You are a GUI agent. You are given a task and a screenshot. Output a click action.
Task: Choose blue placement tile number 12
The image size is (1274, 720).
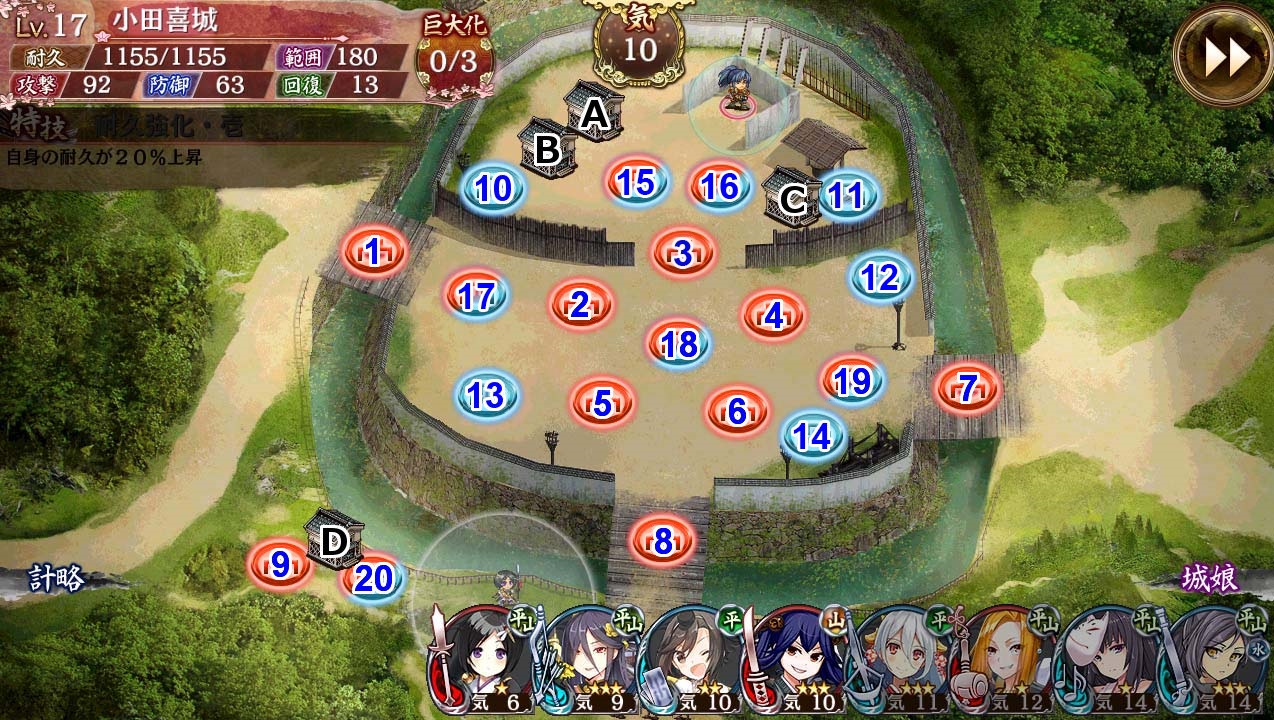pos(880,278)
